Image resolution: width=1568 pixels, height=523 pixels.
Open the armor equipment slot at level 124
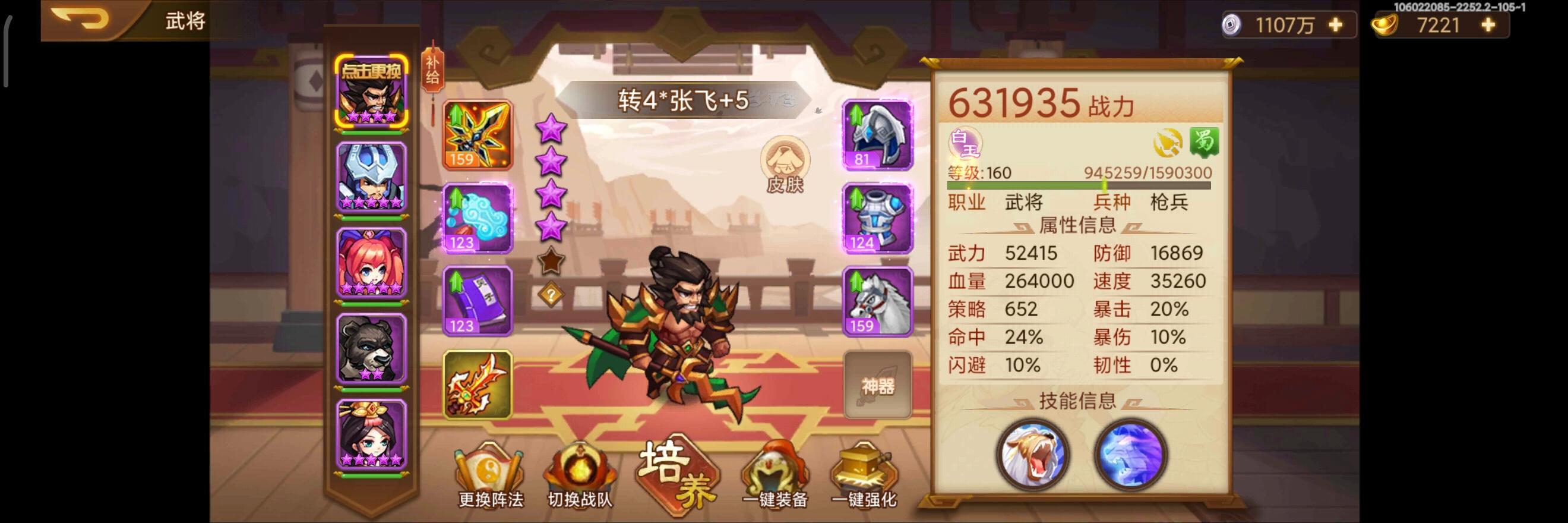(x=875, y=219)
